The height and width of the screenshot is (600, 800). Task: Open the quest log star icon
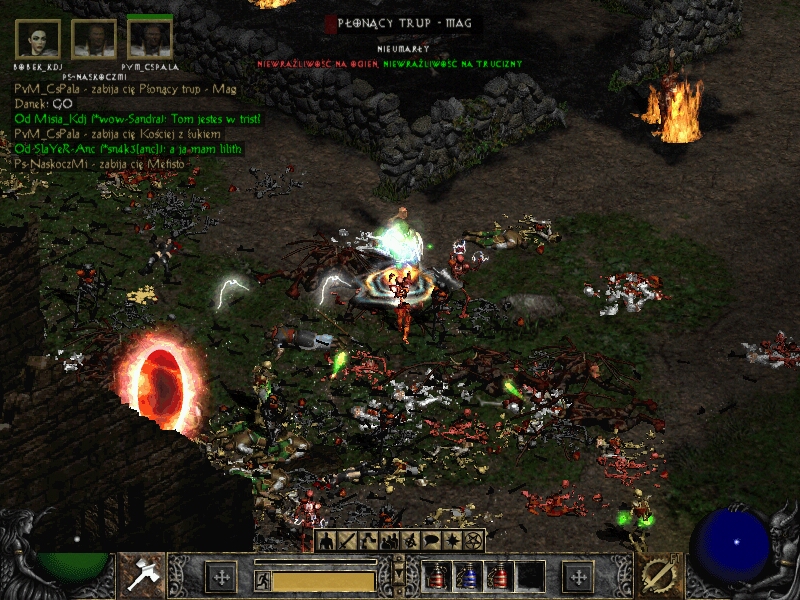point(453,542)
